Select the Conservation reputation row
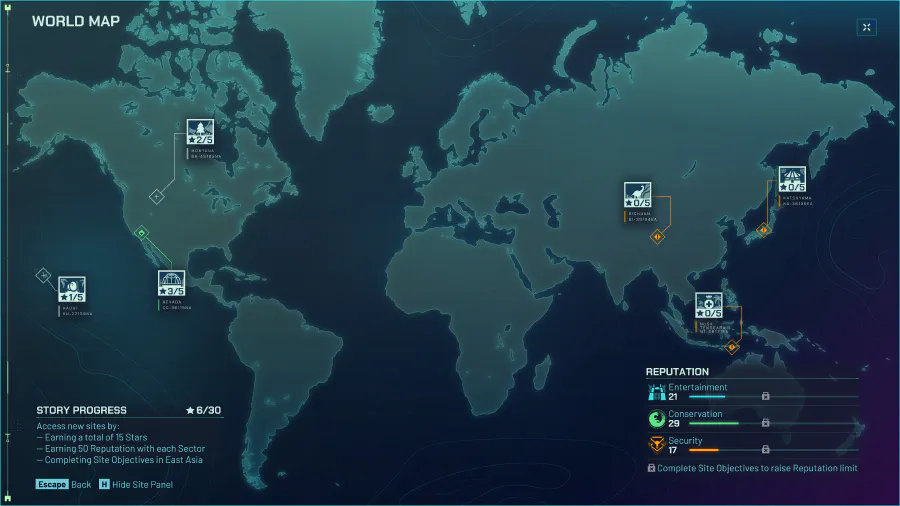The height and width of the screenshot is (506, 900). coord(752,418)
